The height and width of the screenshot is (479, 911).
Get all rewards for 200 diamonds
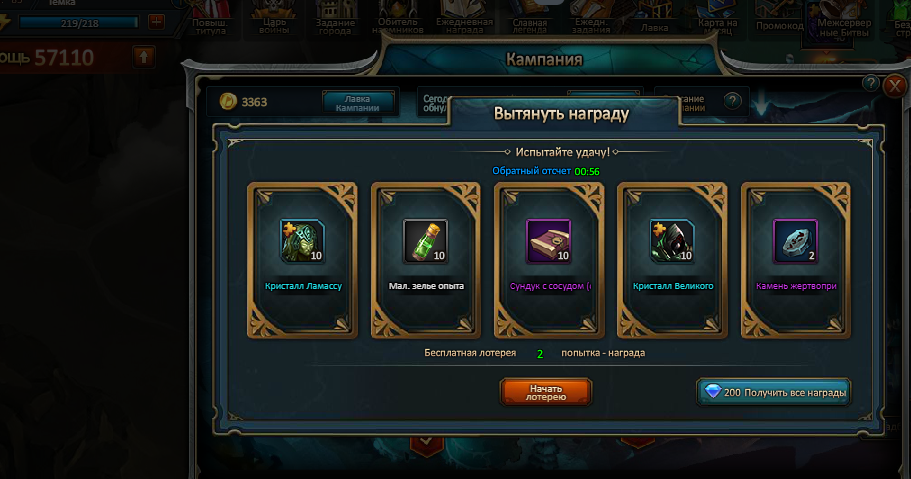pos(773,392)
